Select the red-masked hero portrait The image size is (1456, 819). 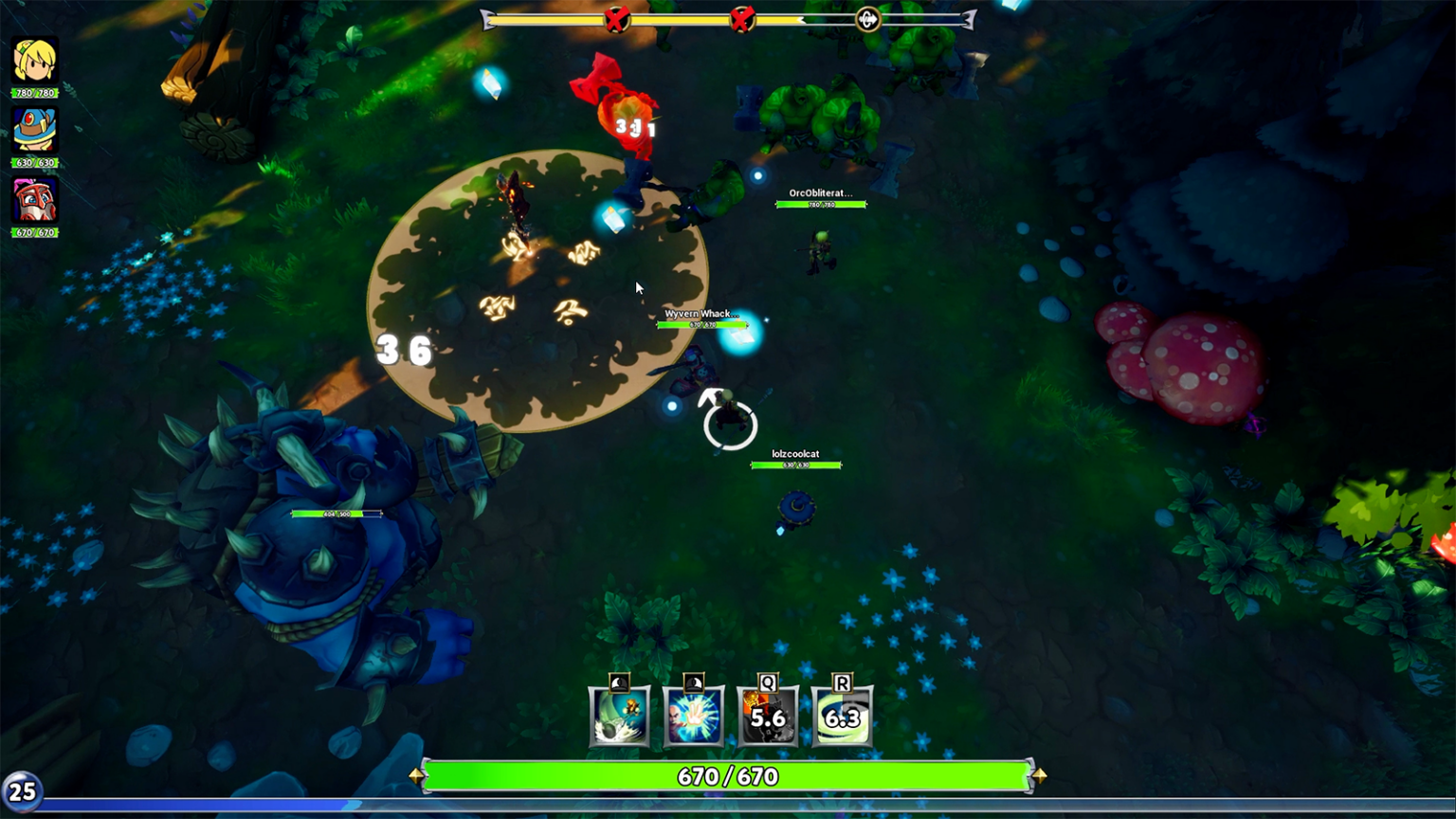(x=35, y=201)
